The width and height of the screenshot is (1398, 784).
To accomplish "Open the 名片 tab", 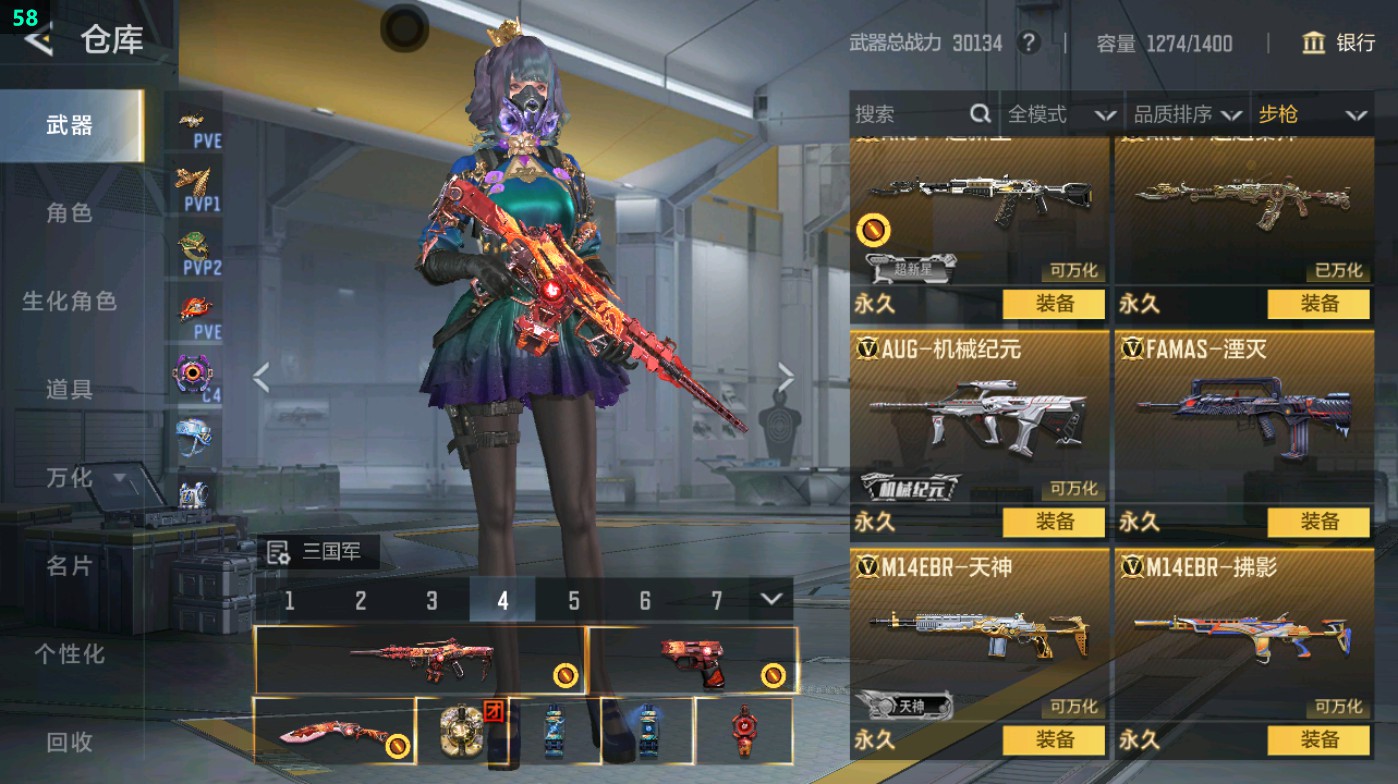I will pos(69,566).
